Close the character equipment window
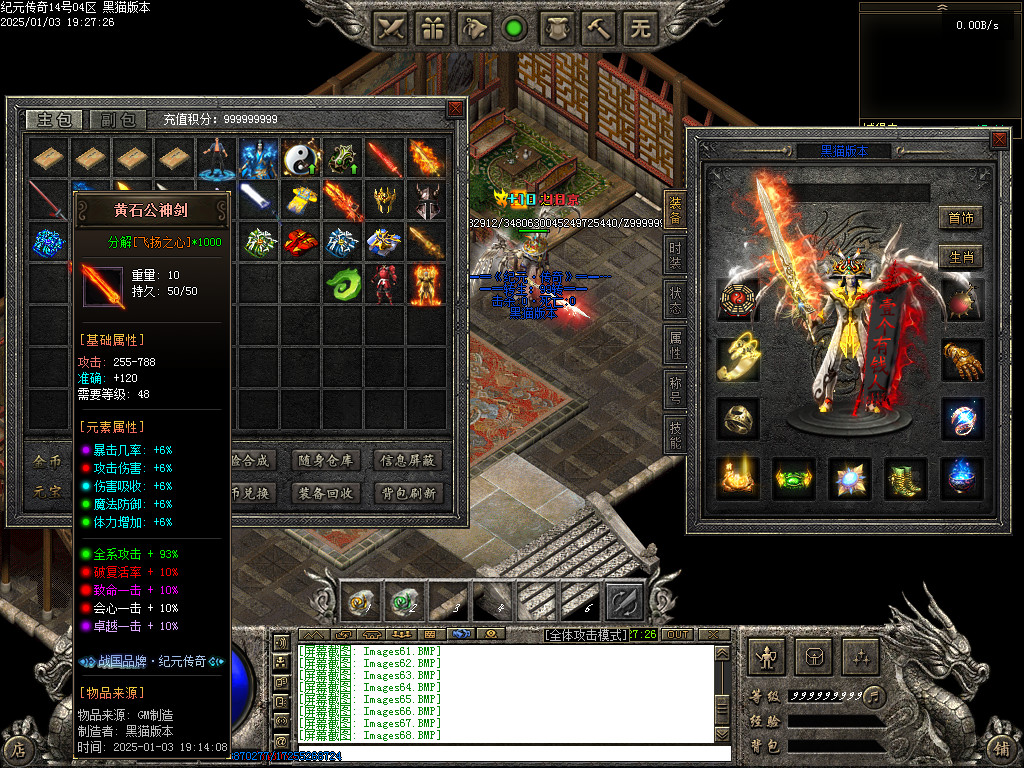 [999, 139]
